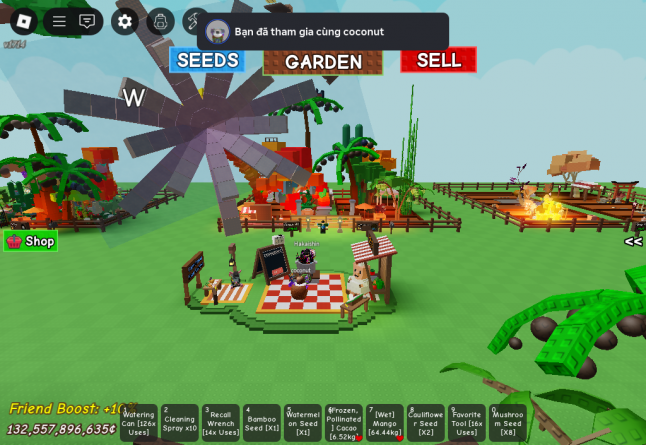Screen dimensions: 646x445
Task: Select the Mushroom Seed slot
Action: click(x=508, y=423)
